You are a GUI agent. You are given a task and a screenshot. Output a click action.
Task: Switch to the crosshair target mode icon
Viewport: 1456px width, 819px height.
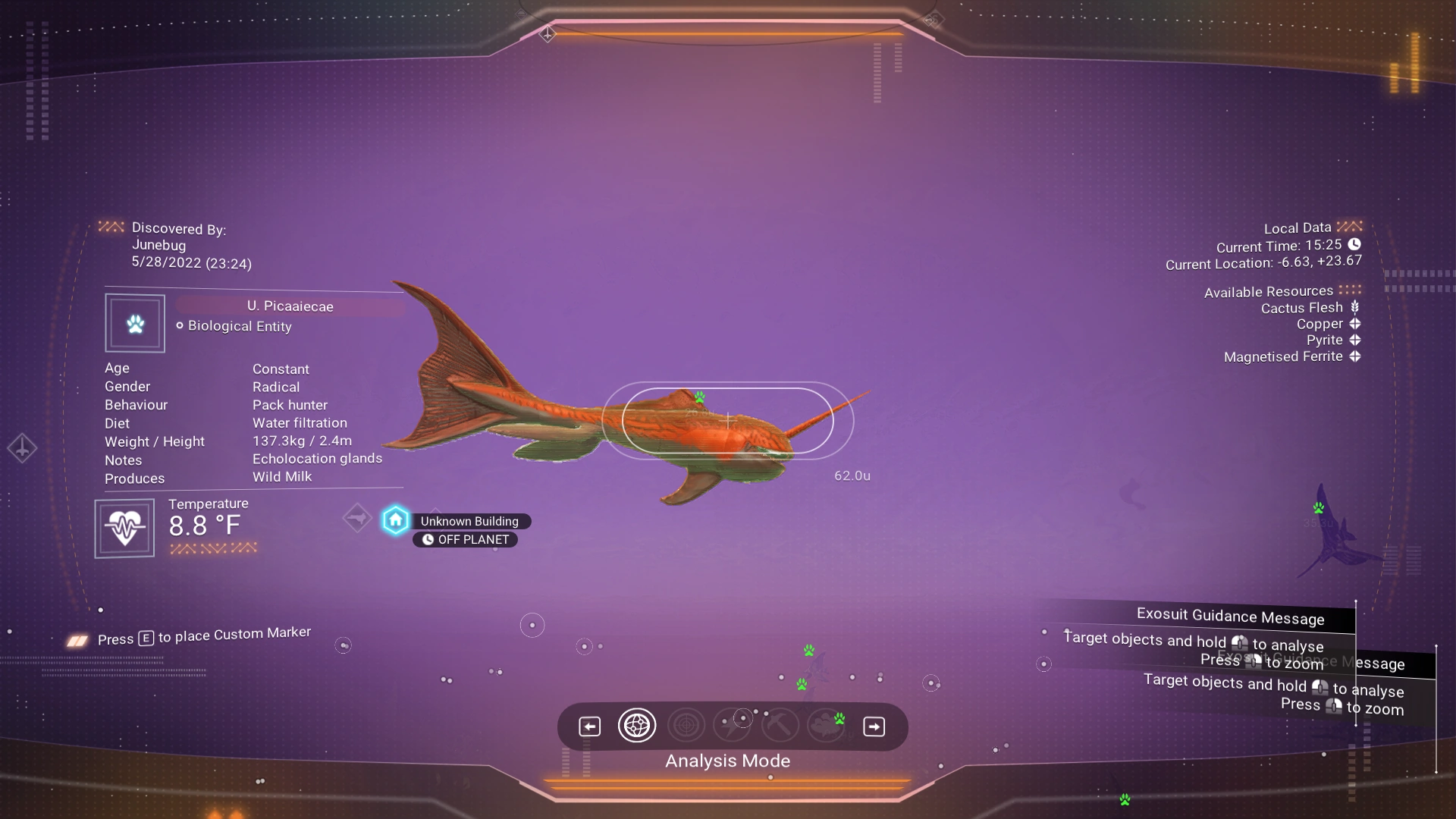[686, 726]
